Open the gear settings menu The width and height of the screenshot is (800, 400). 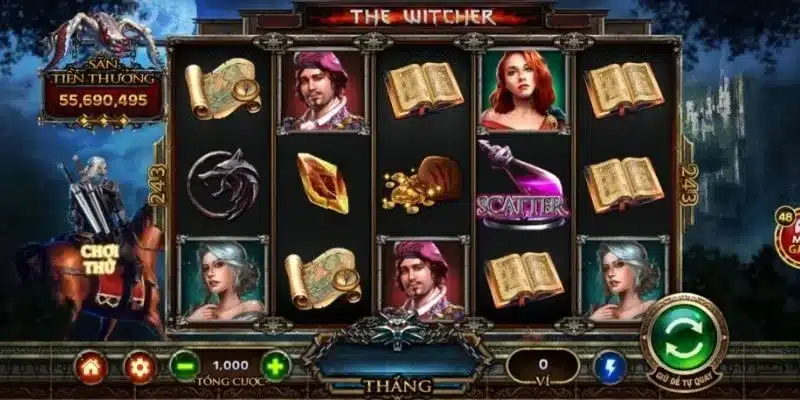click(140, 366)
